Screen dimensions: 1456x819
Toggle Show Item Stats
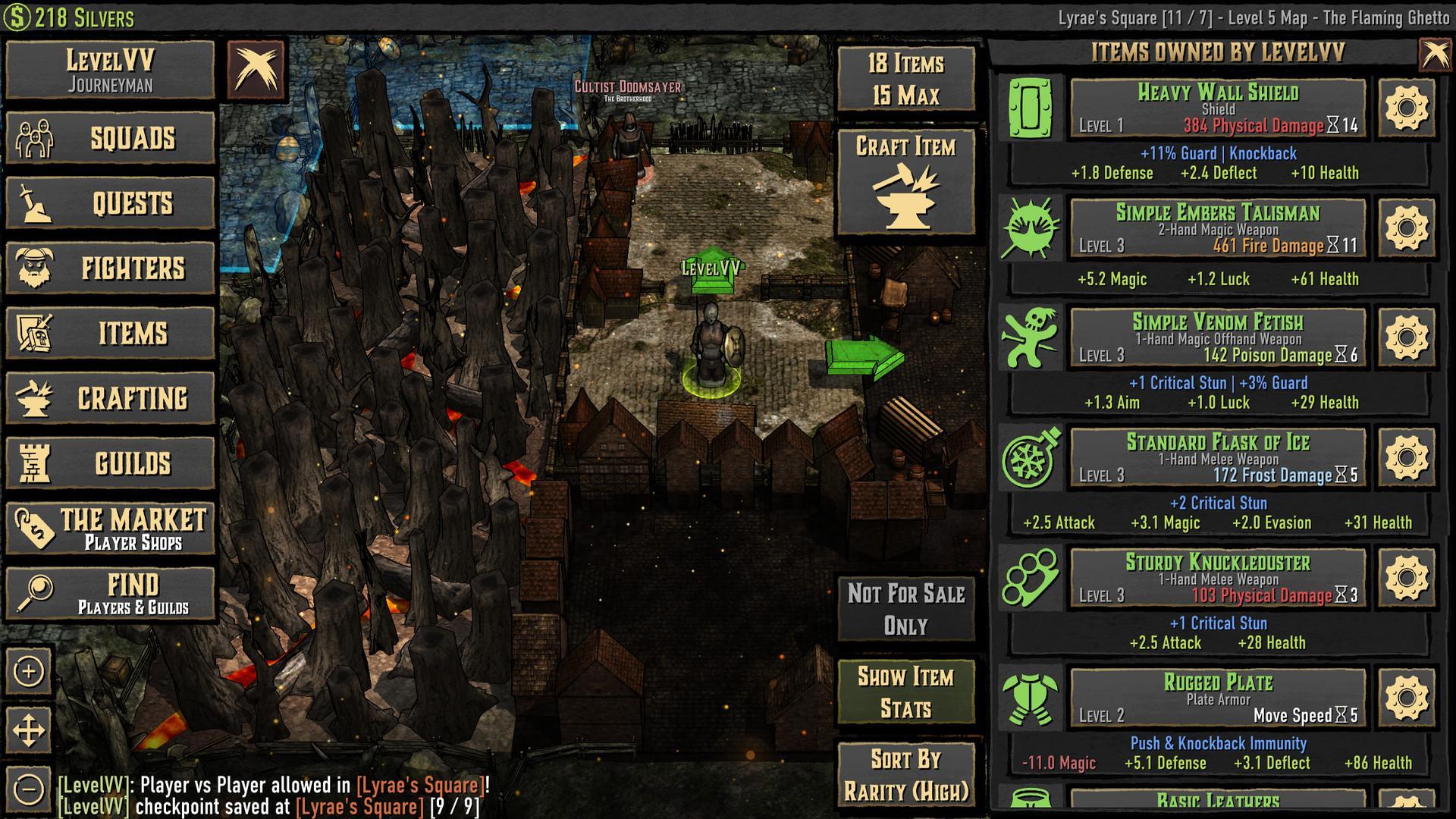coord(907,692)
